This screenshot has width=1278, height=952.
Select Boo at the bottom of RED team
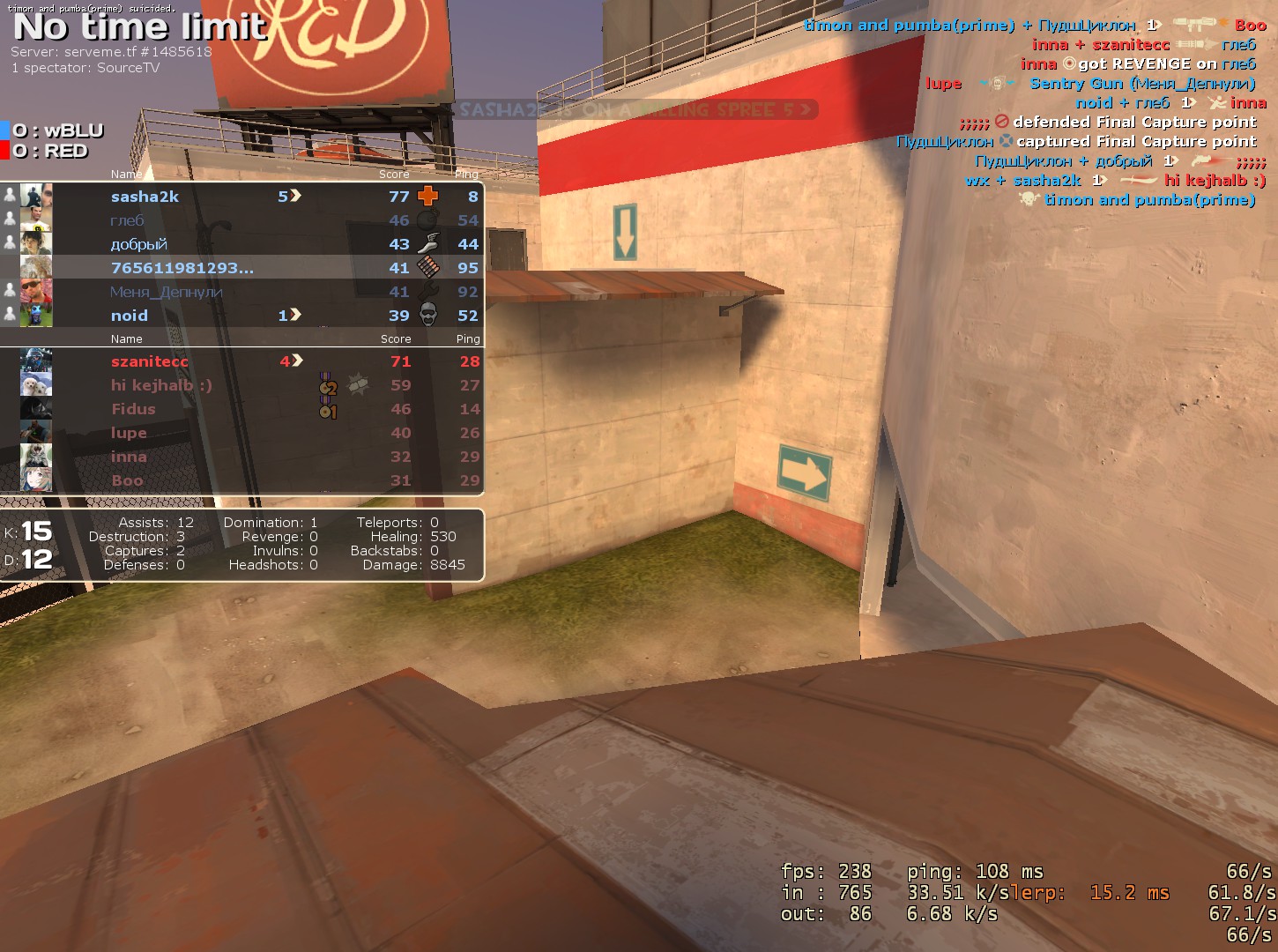(127, 480)
